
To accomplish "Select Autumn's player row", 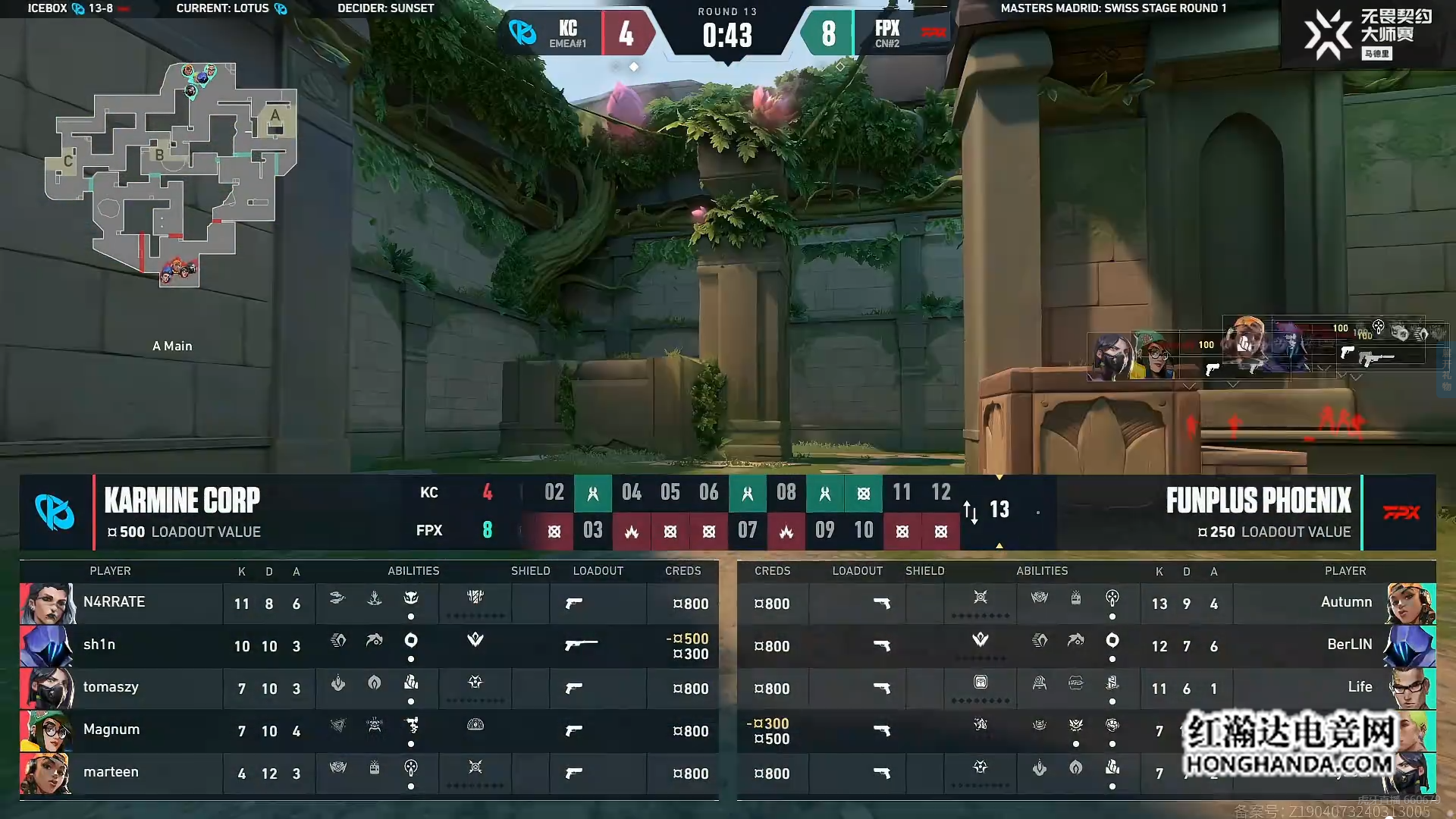I will [x=1086, y=604].
